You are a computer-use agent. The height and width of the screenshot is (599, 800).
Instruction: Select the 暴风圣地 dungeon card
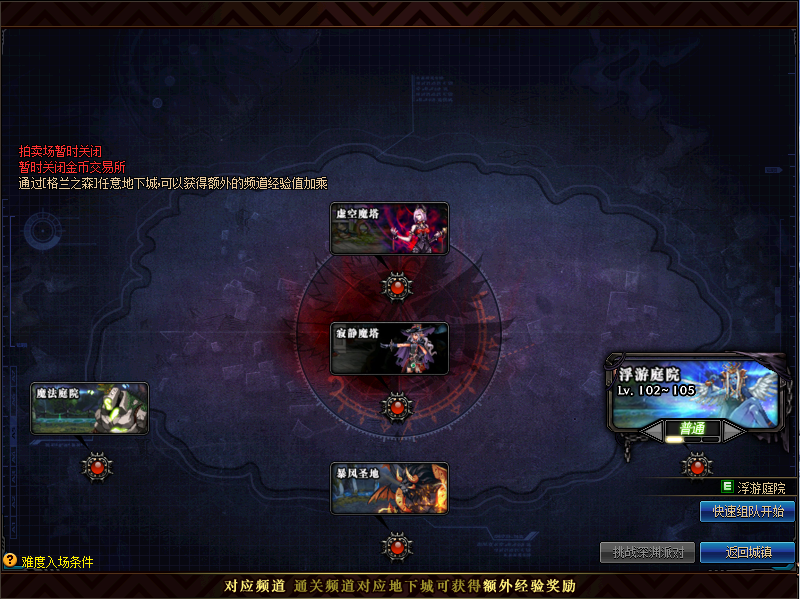[x=389, y=488]
